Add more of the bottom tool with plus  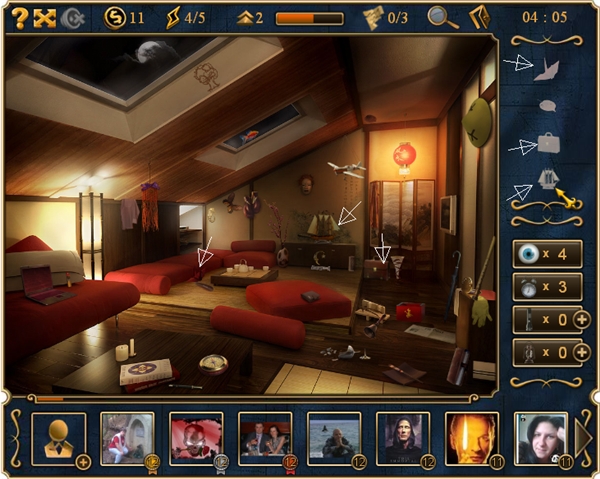point(582,352)
